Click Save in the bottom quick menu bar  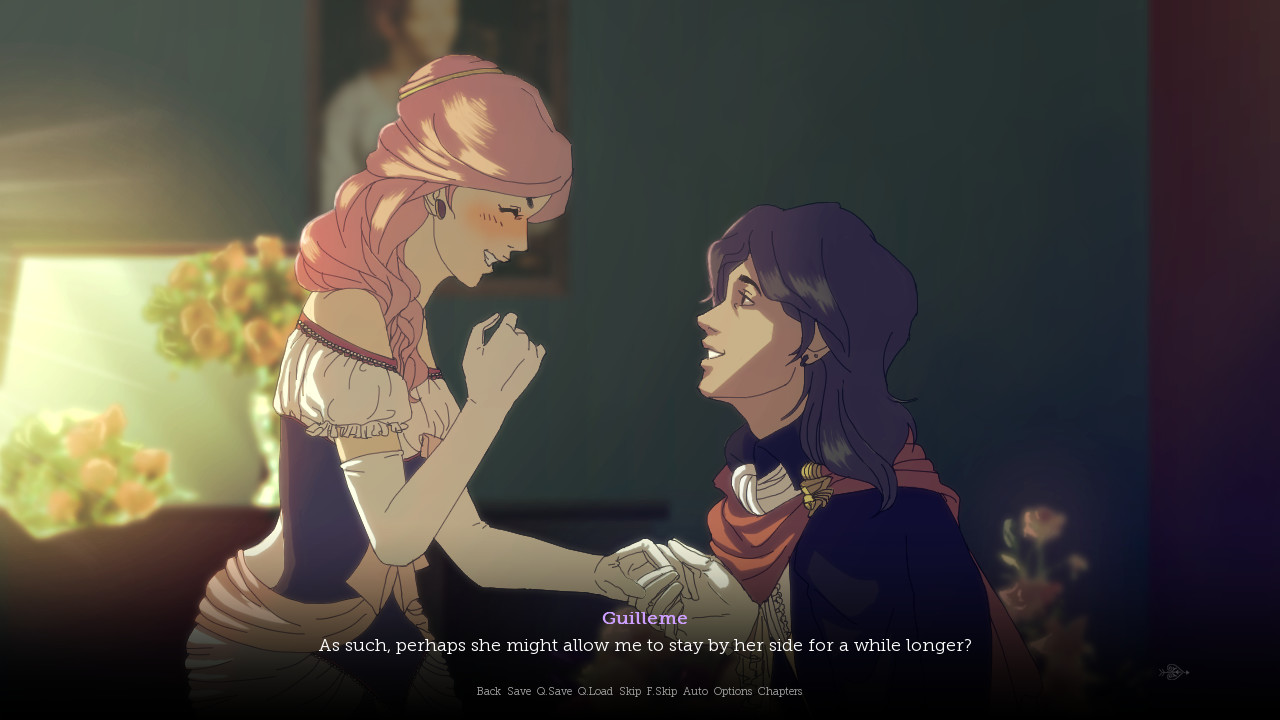(519, 691)
